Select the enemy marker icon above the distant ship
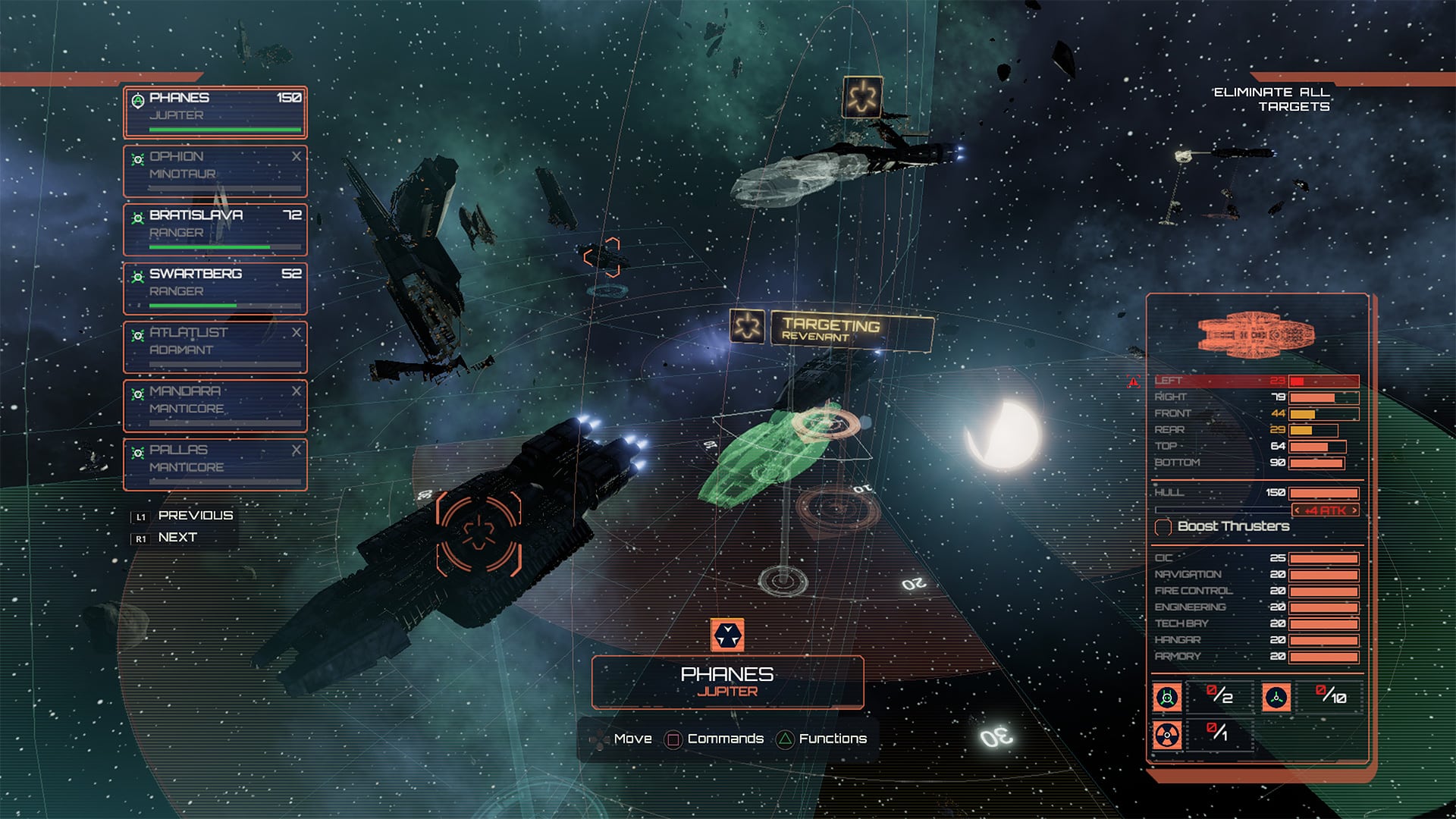1456x819 pixels. (862, 97)
